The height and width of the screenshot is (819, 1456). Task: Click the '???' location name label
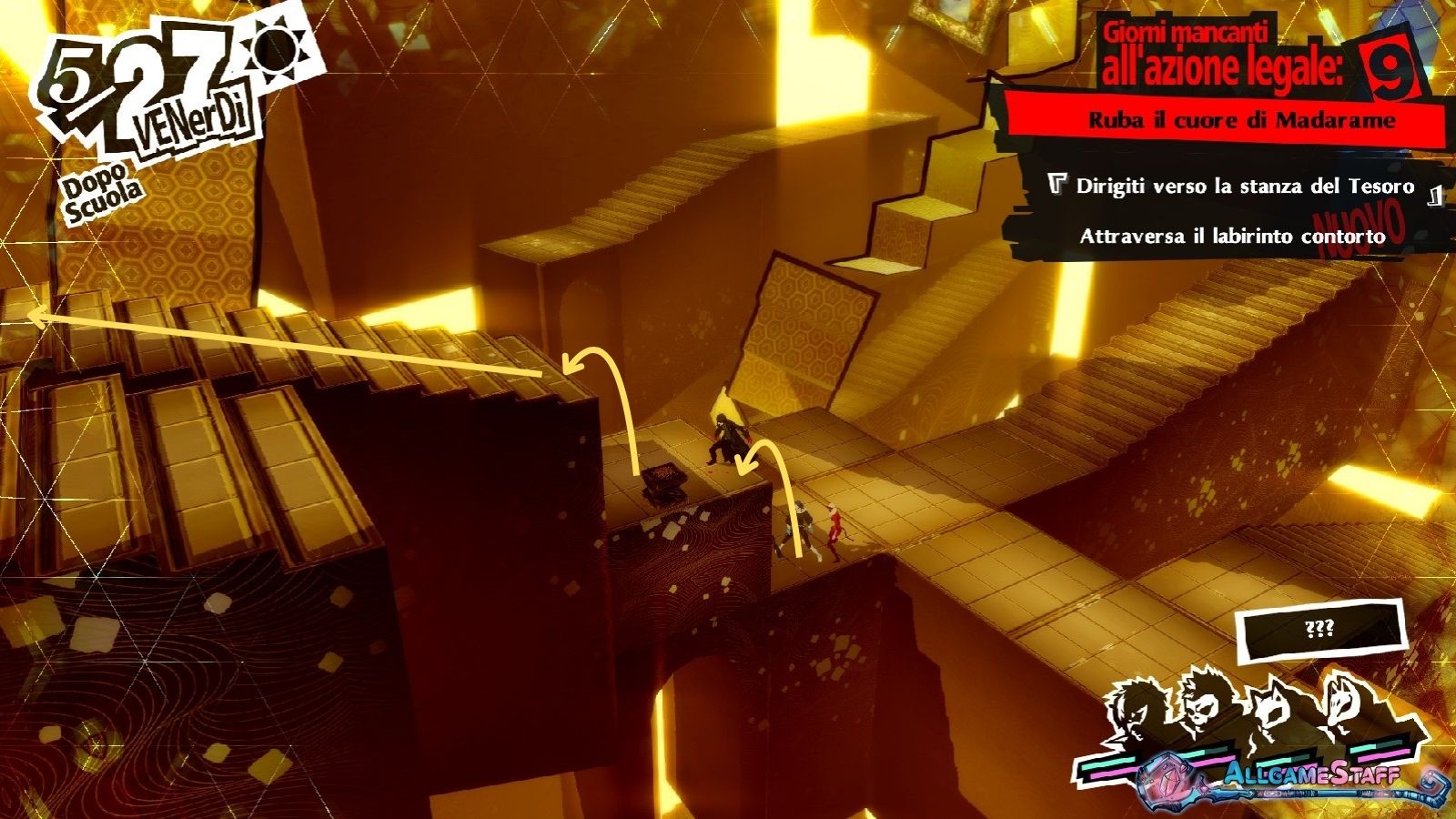pyautogui.click(x=1319, y=630)
